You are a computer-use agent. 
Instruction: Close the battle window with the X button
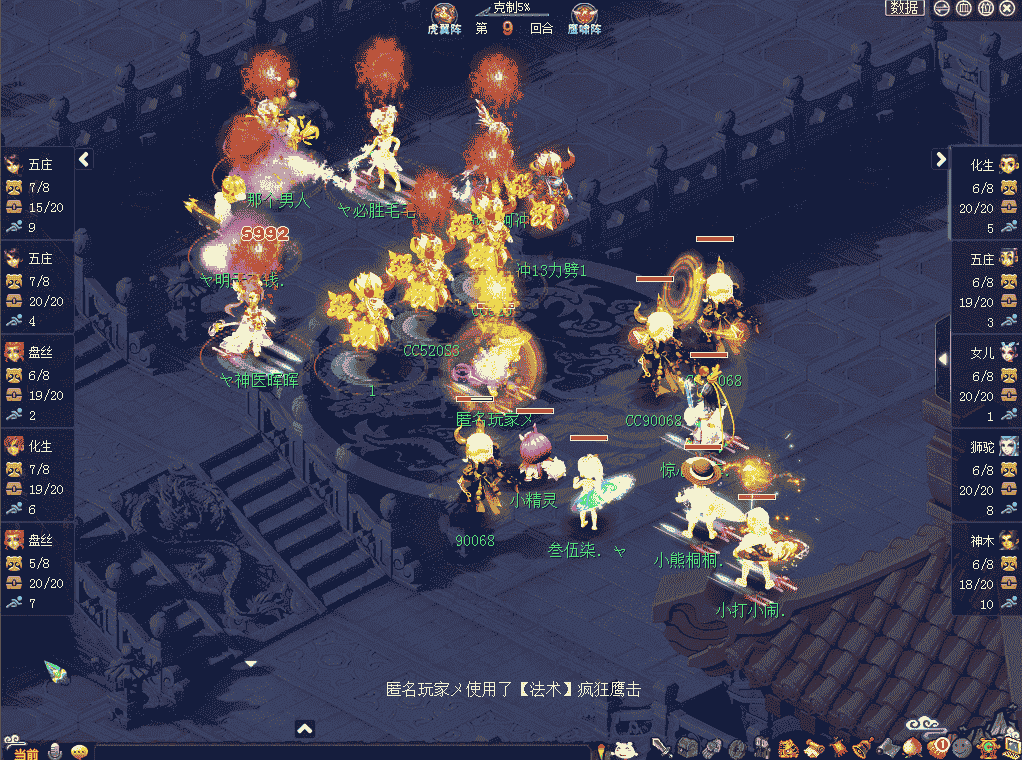coord(1008,8)
